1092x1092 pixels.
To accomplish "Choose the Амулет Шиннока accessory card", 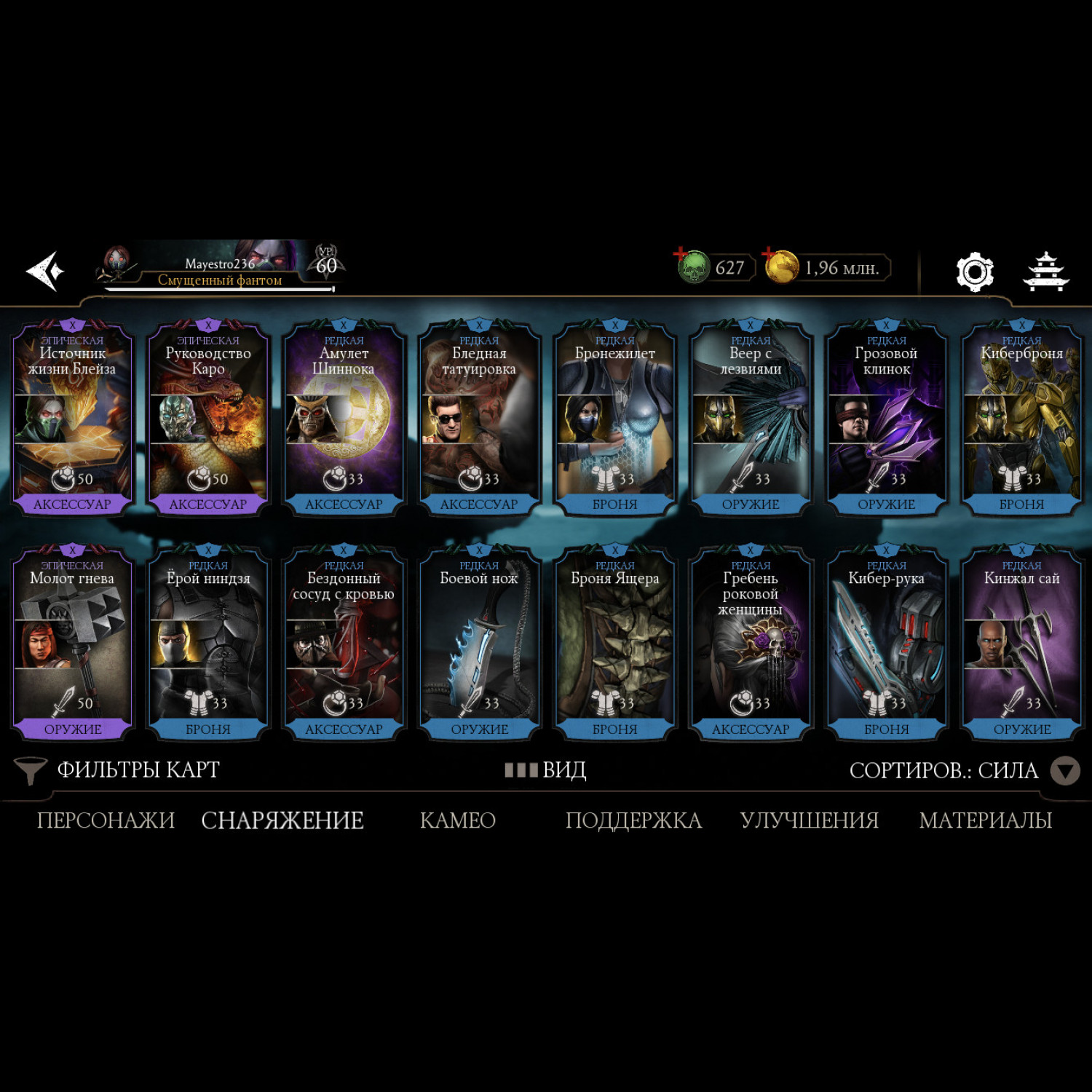I will pyautogui.click(x=344, y=419).
